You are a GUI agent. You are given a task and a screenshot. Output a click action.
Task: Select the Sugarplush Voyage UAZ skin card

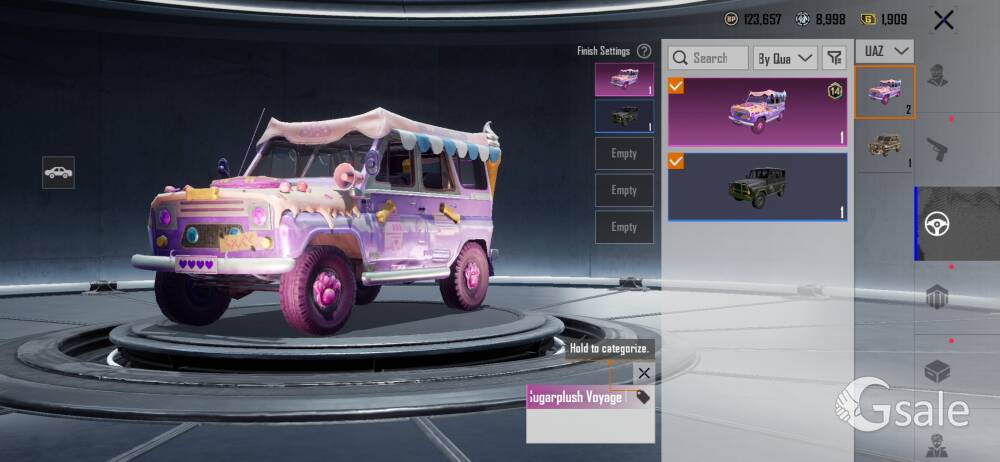pyautogui.click(x=757, y=112)
